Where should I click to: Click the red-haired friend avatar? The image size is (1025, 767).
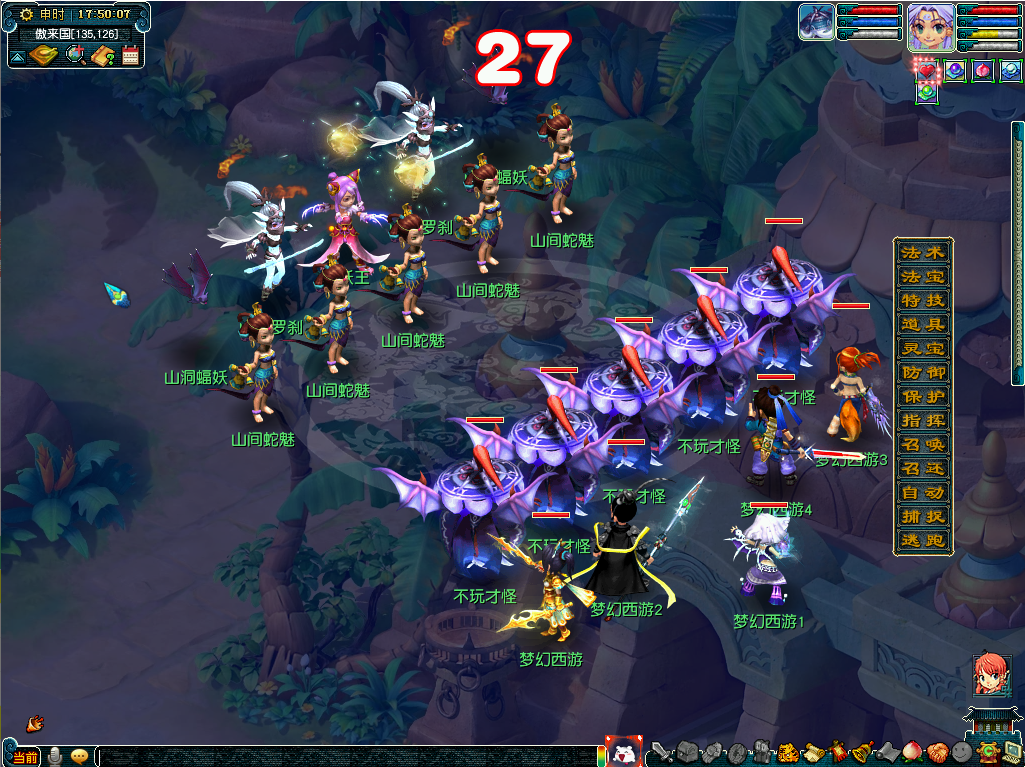tap(990, 676)
